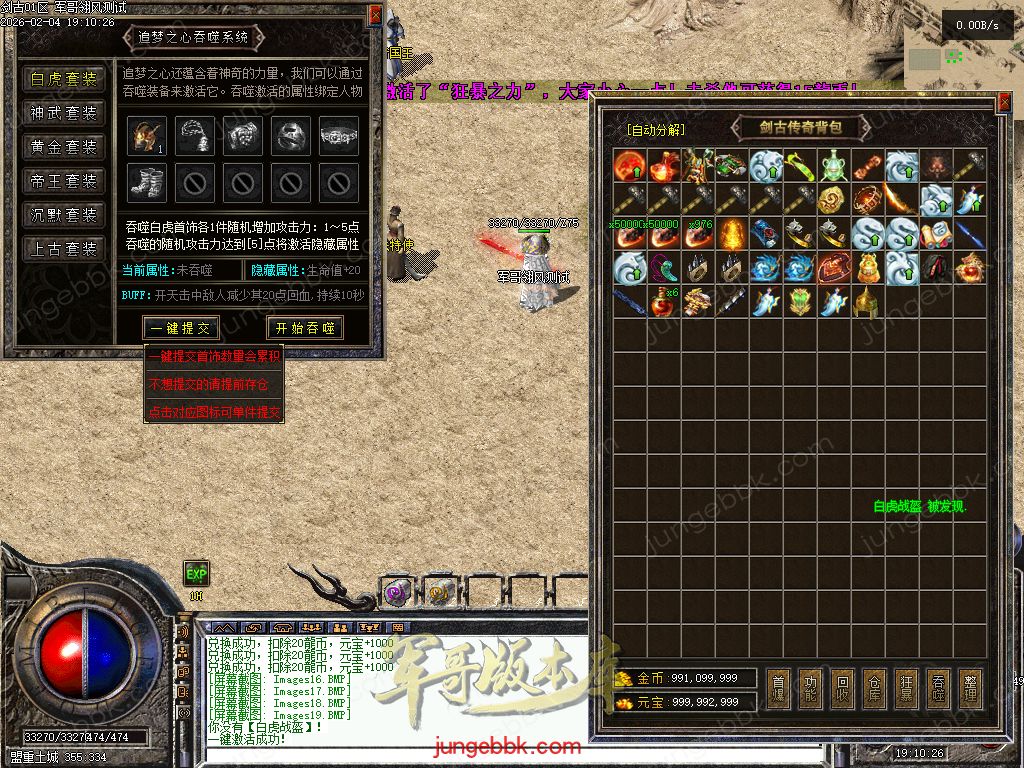Click the 一键提交 submit button
This screenshot has height=768, width=1024.
181,328
